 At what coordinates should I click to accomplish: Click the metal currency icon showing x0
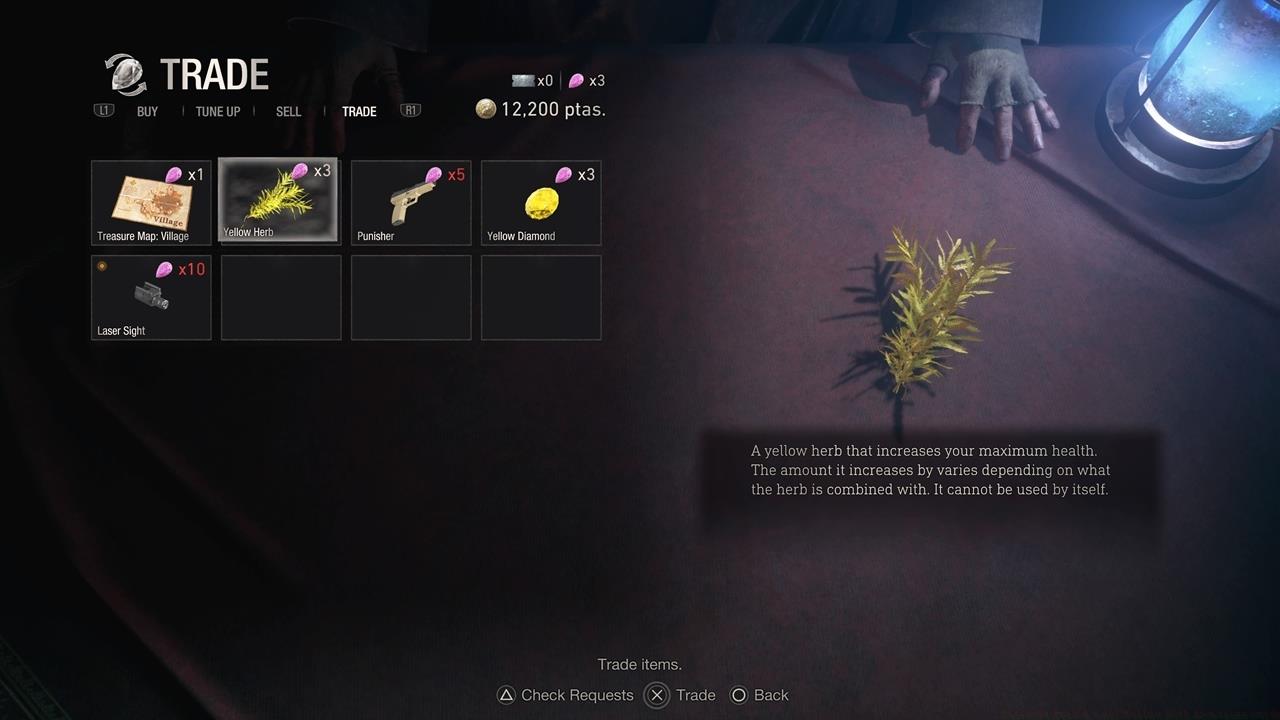(x=524, y=80)
